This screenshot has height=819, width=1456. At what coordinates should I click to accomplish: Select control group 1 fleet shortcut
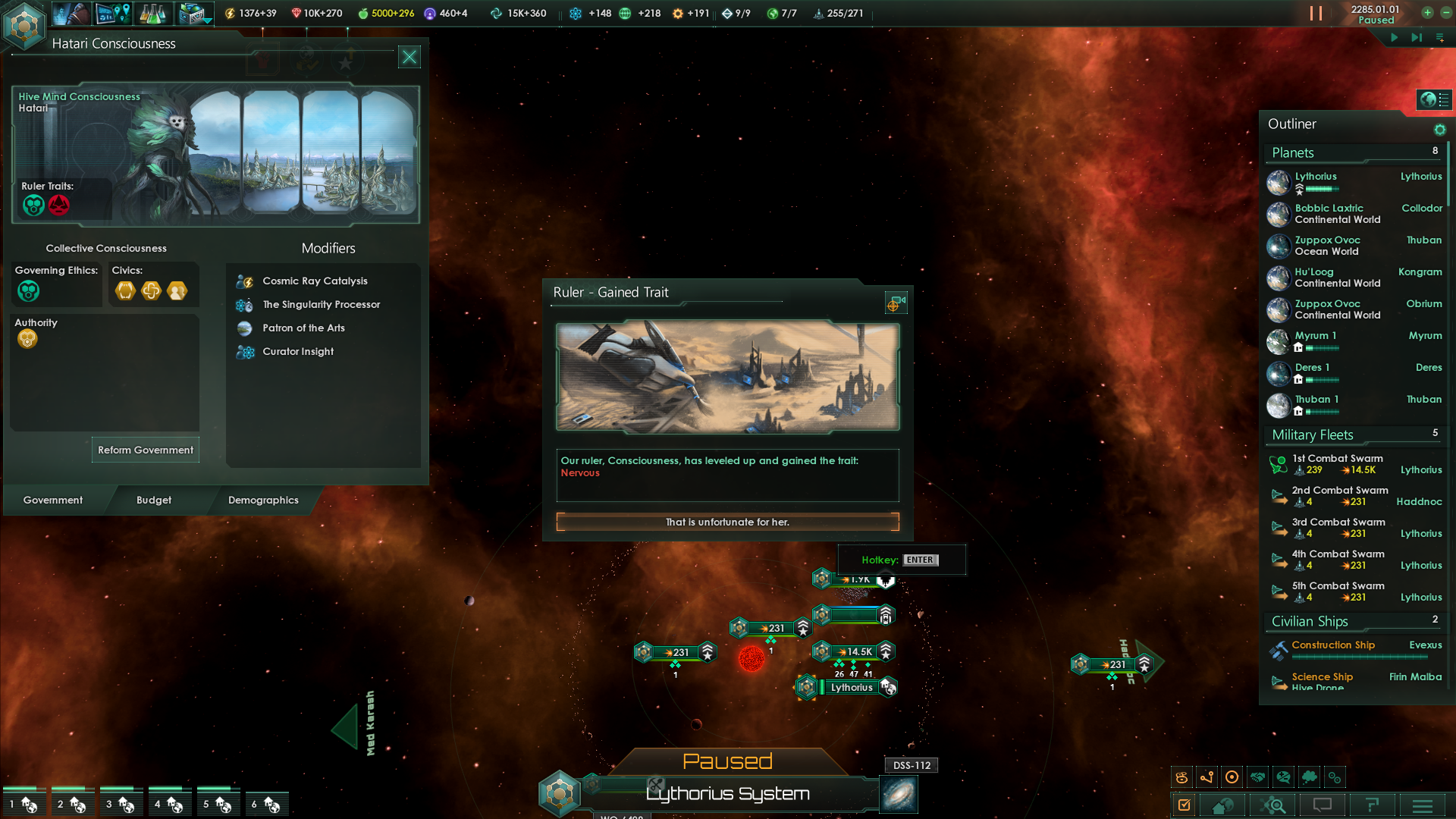tap(24, 804)
